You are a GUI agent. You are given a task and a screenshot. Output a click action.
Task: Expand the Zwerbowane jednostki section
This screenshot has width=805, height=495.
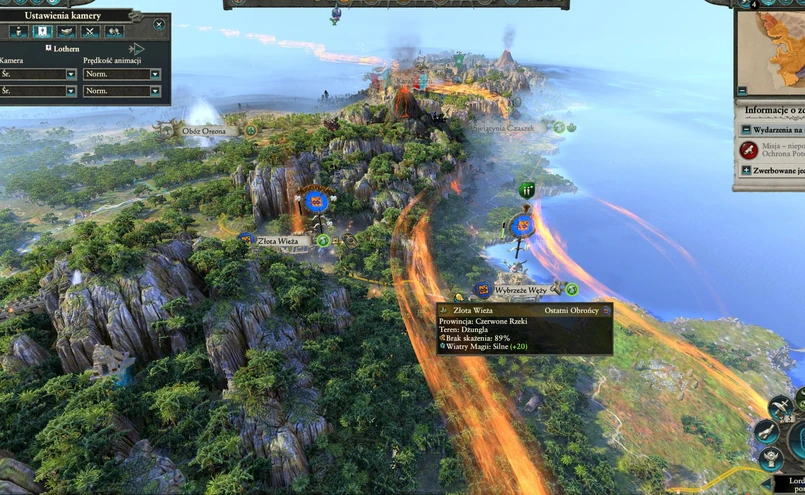pyautogui.click(x=746, y=171)
